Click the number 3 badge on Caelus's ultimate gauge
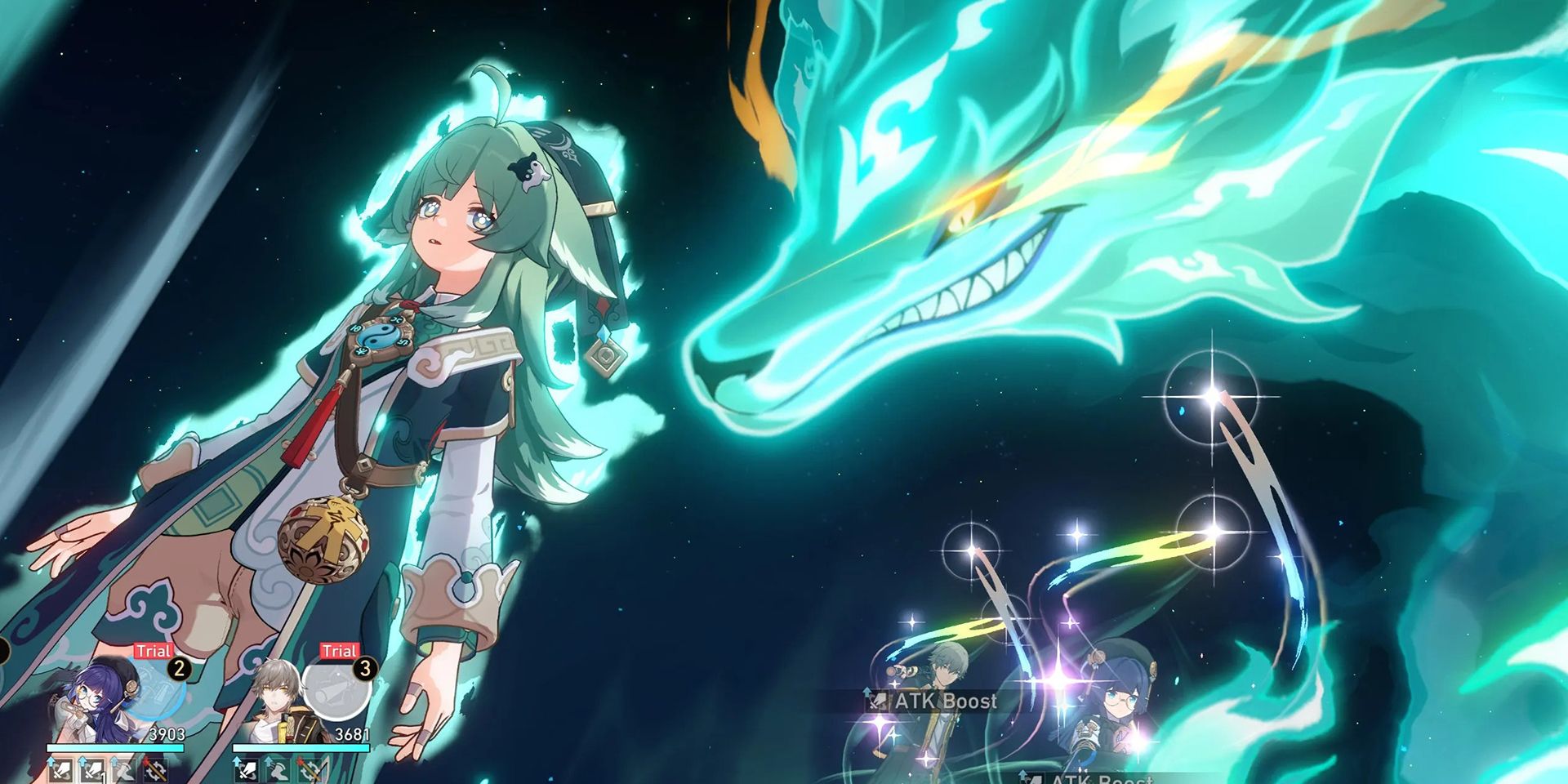 tap(365, 669)
